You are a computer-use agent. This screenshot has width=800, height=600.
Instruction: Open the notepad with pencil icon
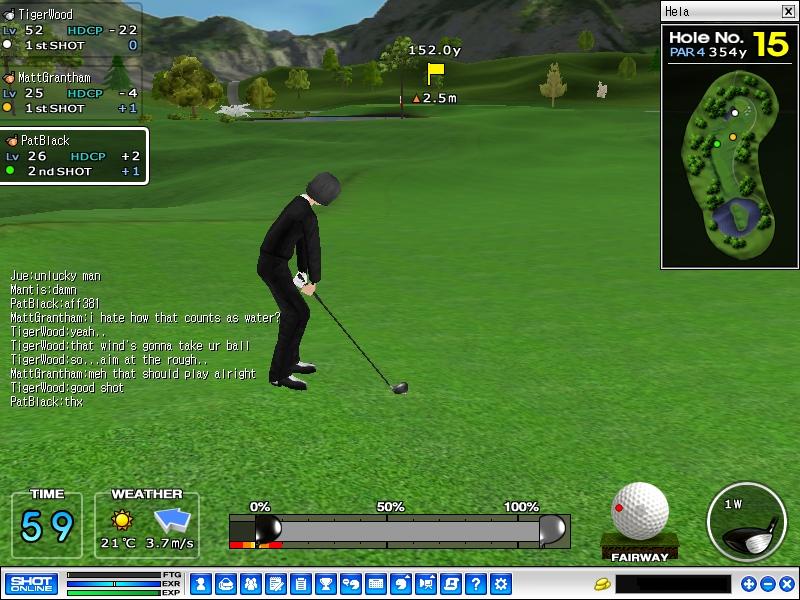tap(275, 584)
